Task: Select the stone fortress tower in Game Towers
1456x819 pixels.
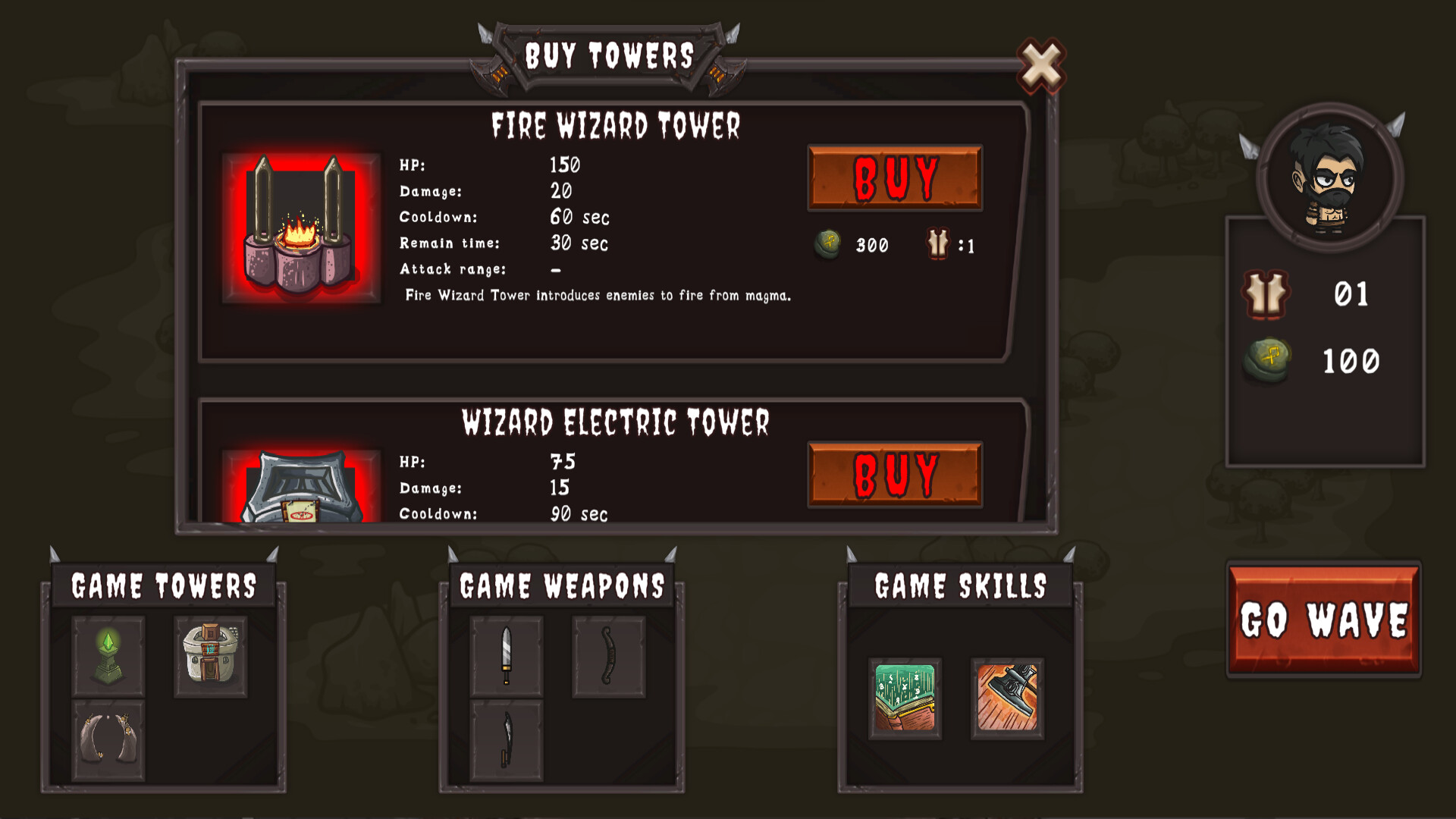Action: point(210,657)
